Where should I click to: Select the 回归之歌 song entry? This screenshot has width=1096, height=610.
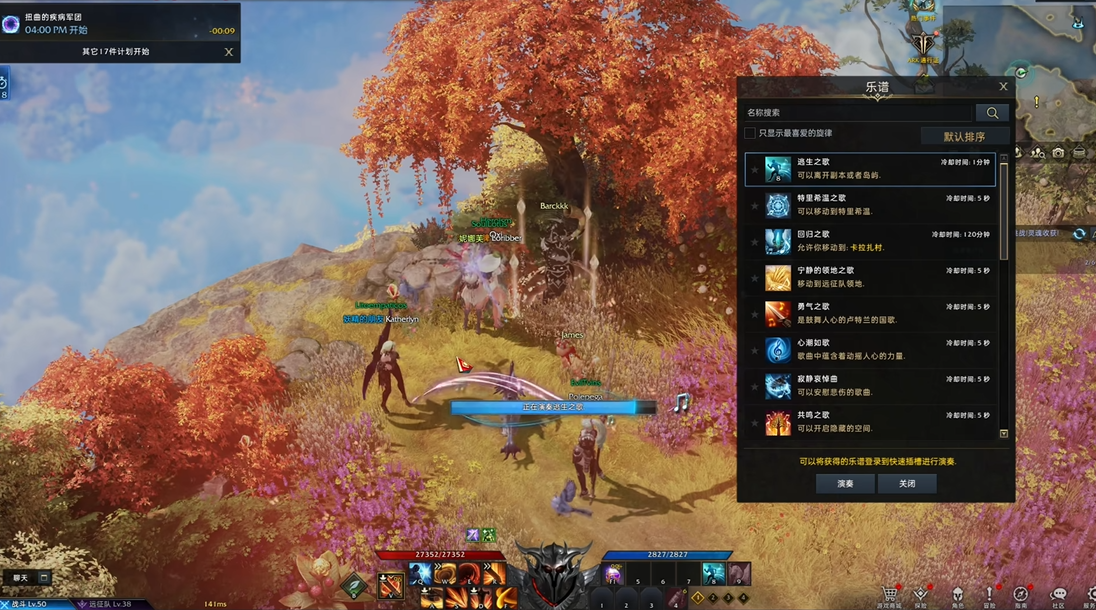coord(869,241)
